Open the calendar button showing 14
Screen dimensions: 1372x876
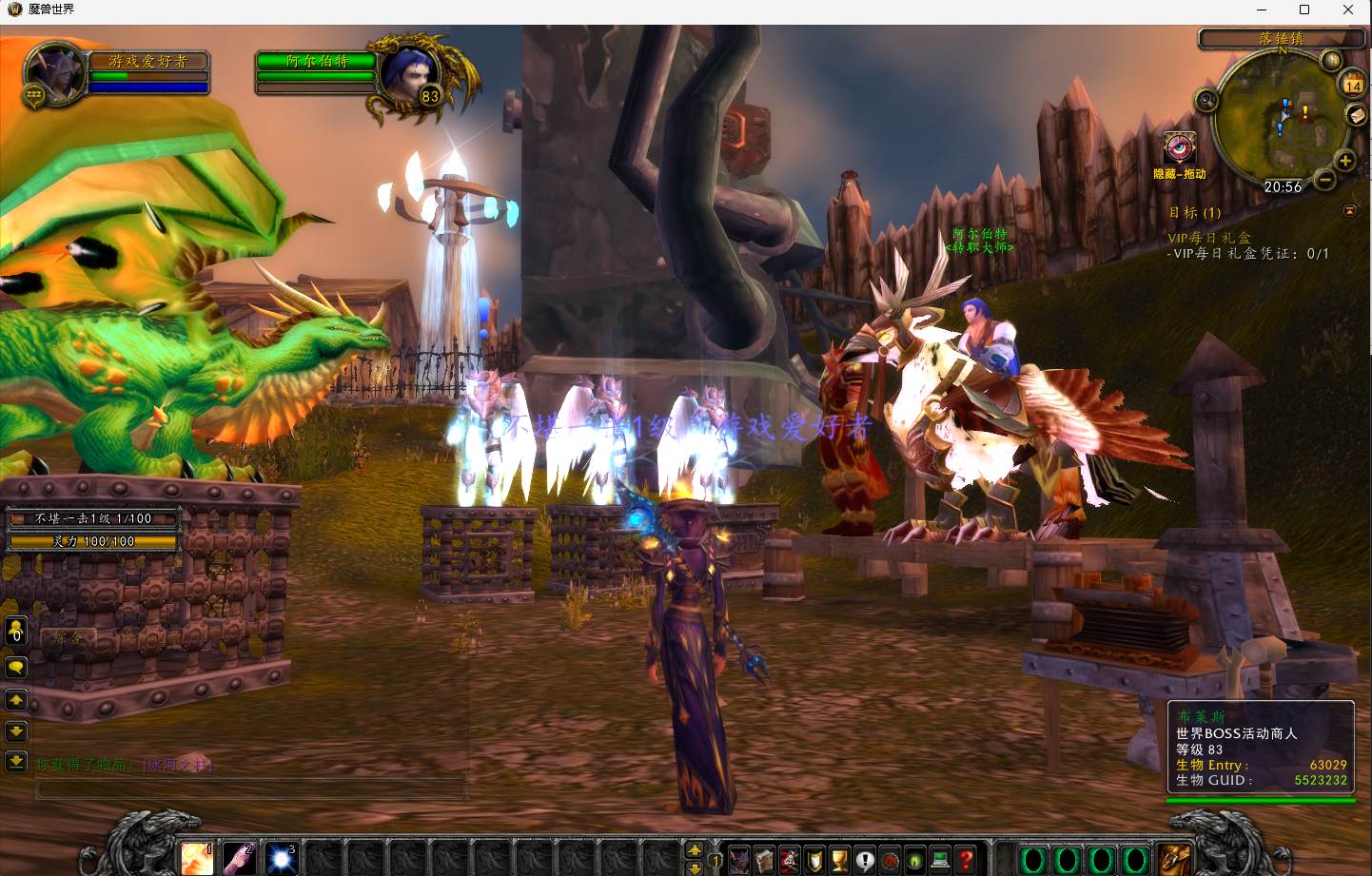[1353, 85]
